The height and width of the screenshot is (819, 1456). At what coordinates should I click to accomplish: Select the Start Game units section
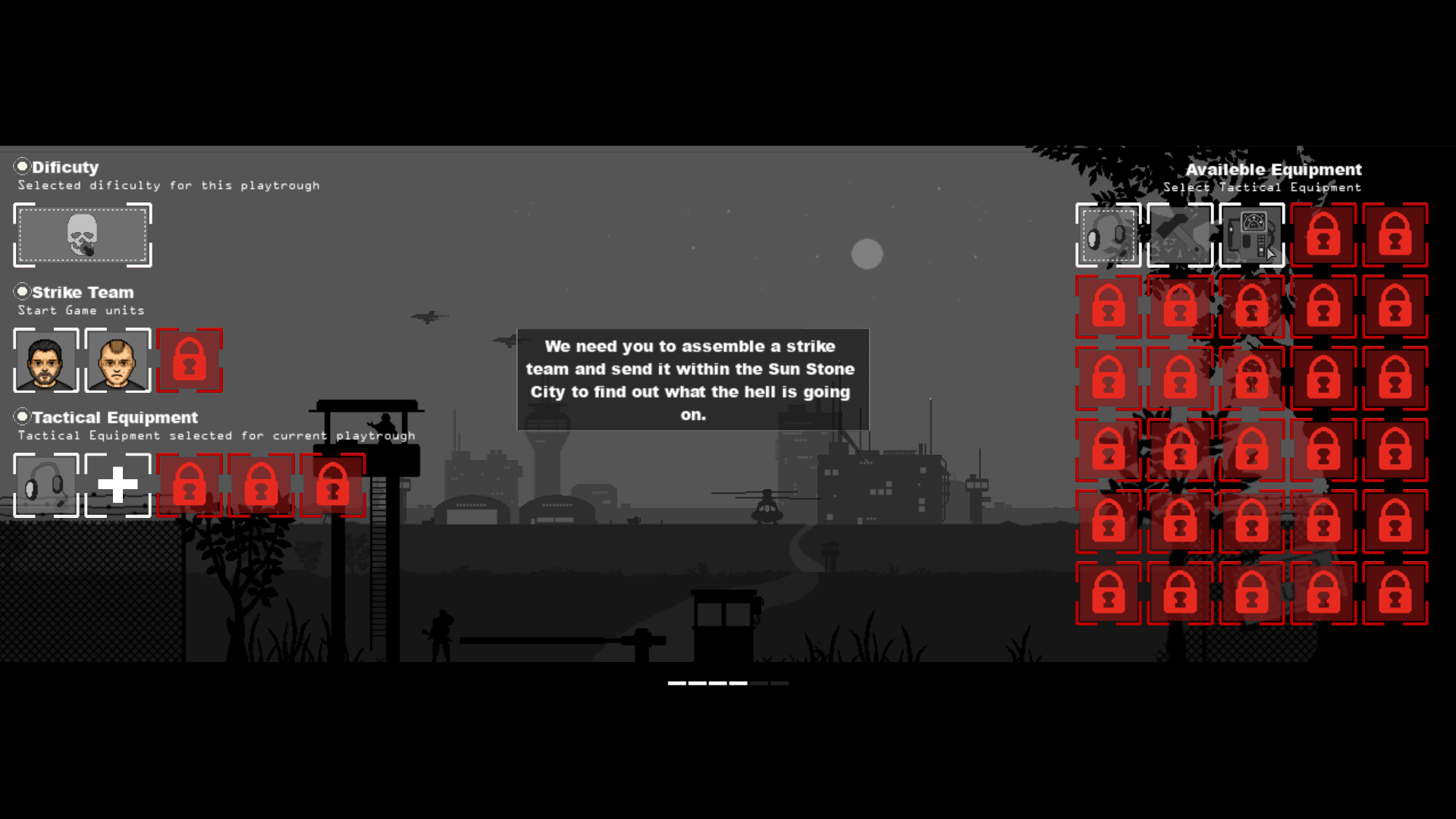click(x=80, y=310)
